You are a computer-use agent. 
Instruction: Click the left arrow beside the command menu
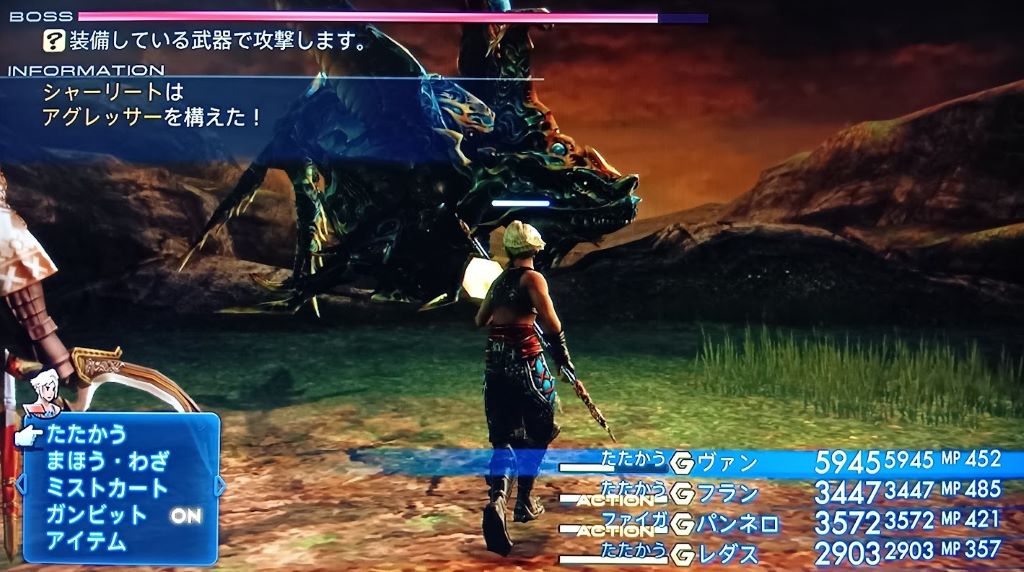(18, 486)
